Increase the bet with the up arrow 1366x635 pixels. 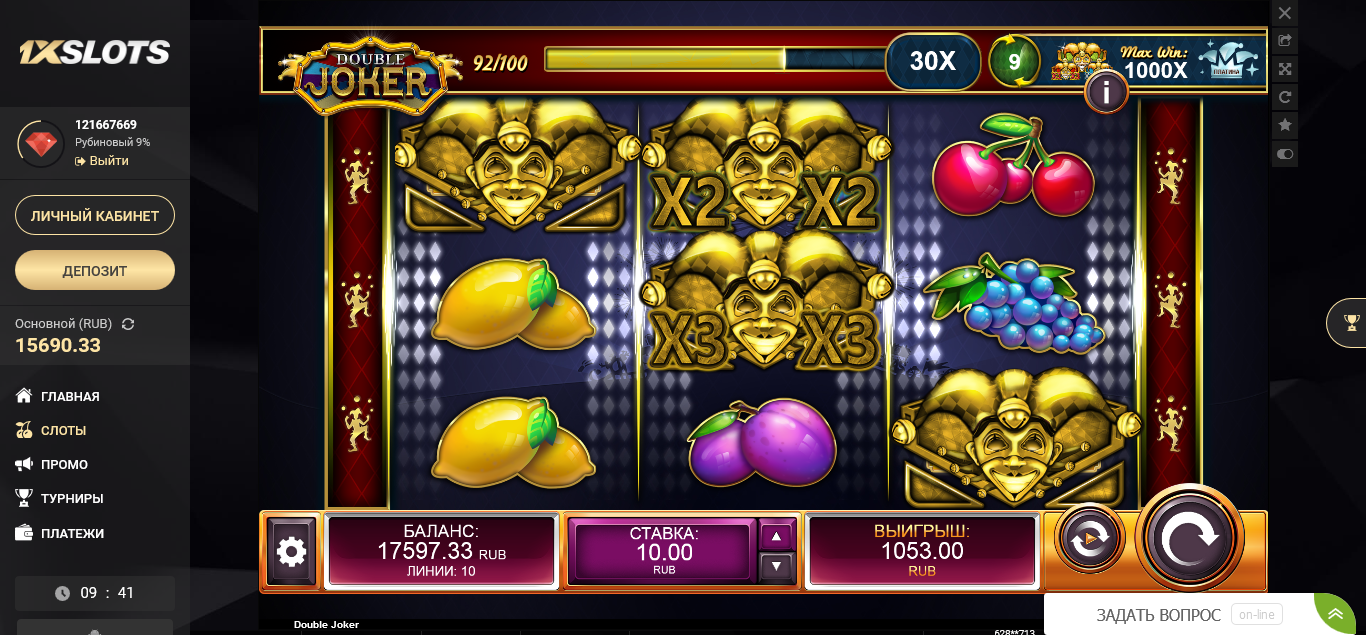[777, 536]
